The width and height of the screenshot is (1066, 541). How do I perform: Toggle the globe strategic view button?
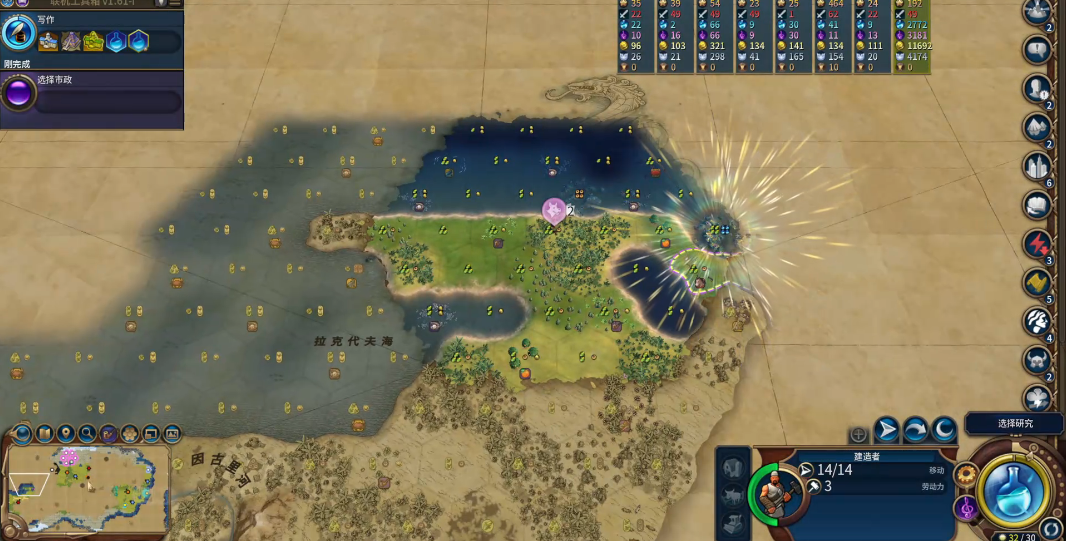coord(22,434)
